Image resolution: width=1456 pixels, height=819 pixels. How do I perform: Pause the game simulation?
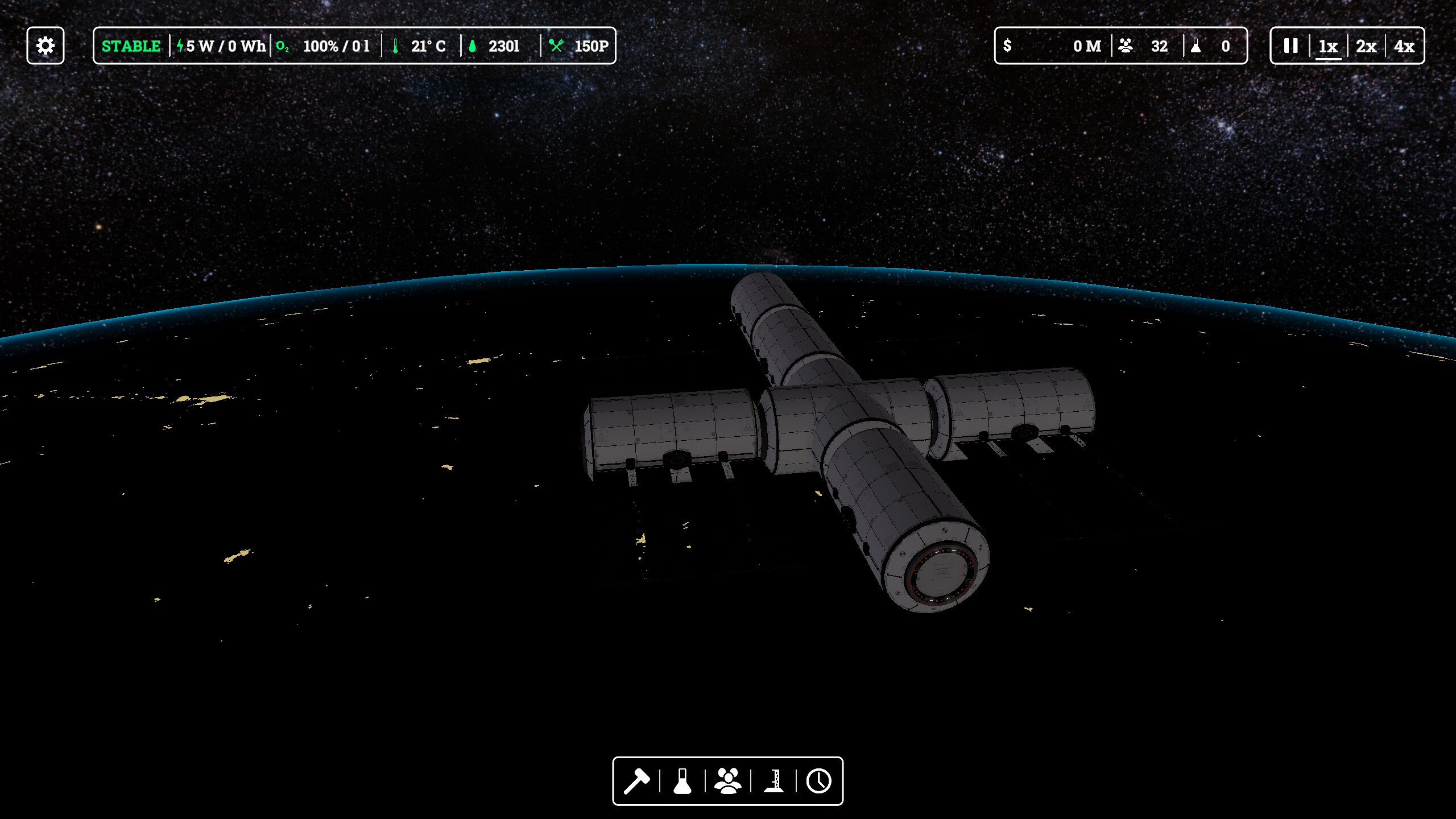(1290, 46)
